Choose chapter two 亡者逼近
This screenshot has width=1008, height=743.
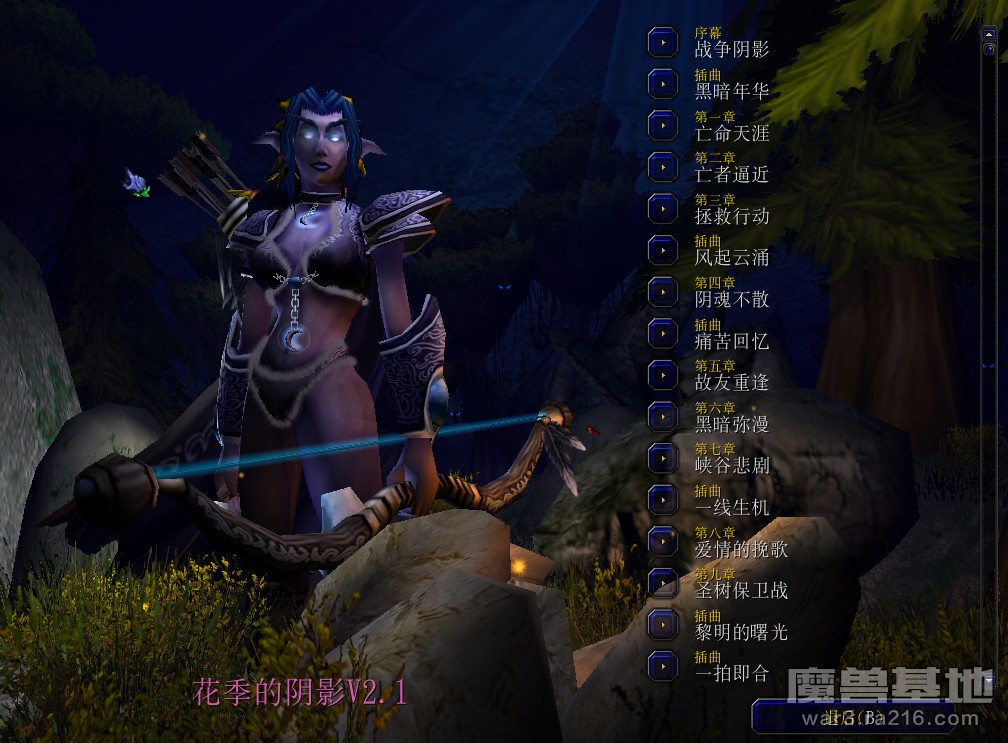tap(663, 166)
